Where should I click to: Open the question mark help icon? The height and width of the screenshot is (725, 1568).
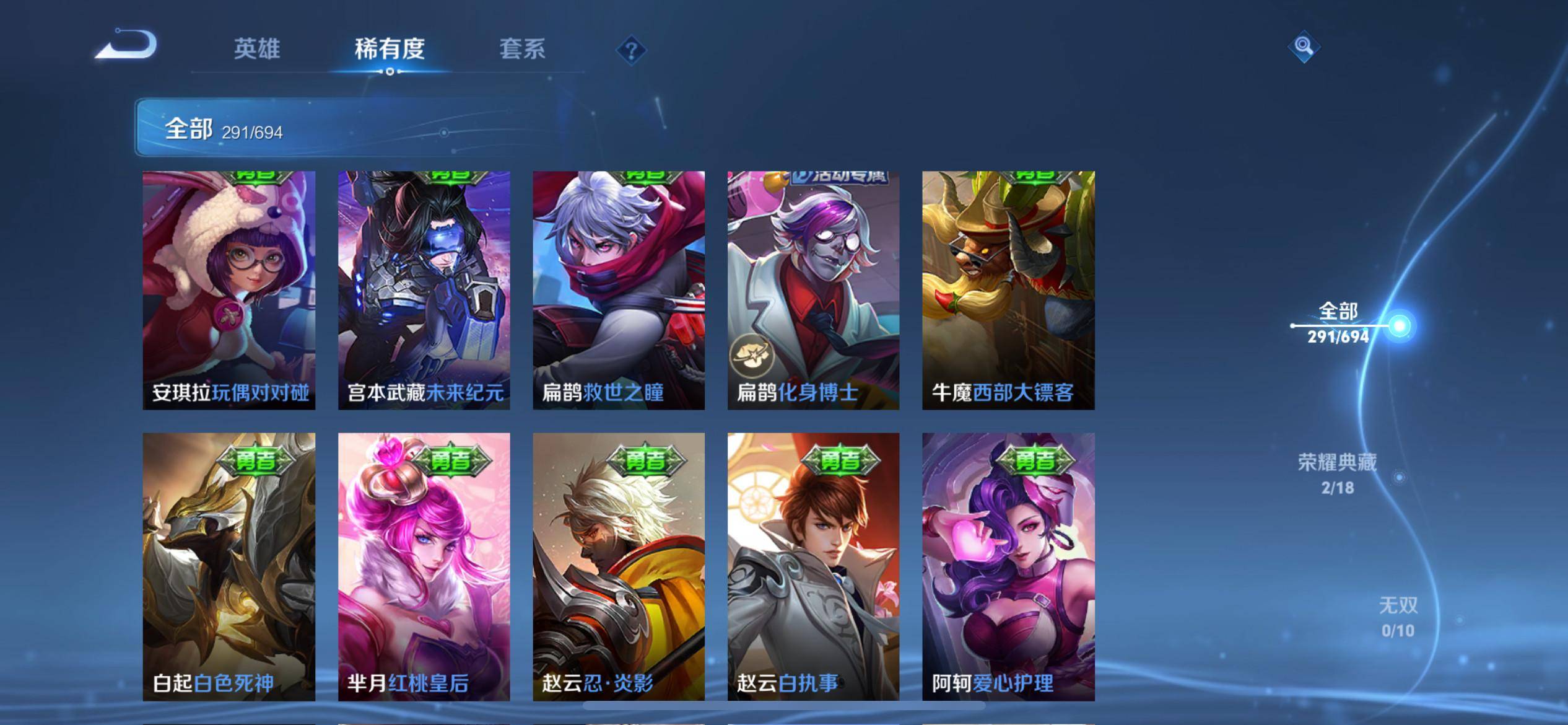(631, 50)
